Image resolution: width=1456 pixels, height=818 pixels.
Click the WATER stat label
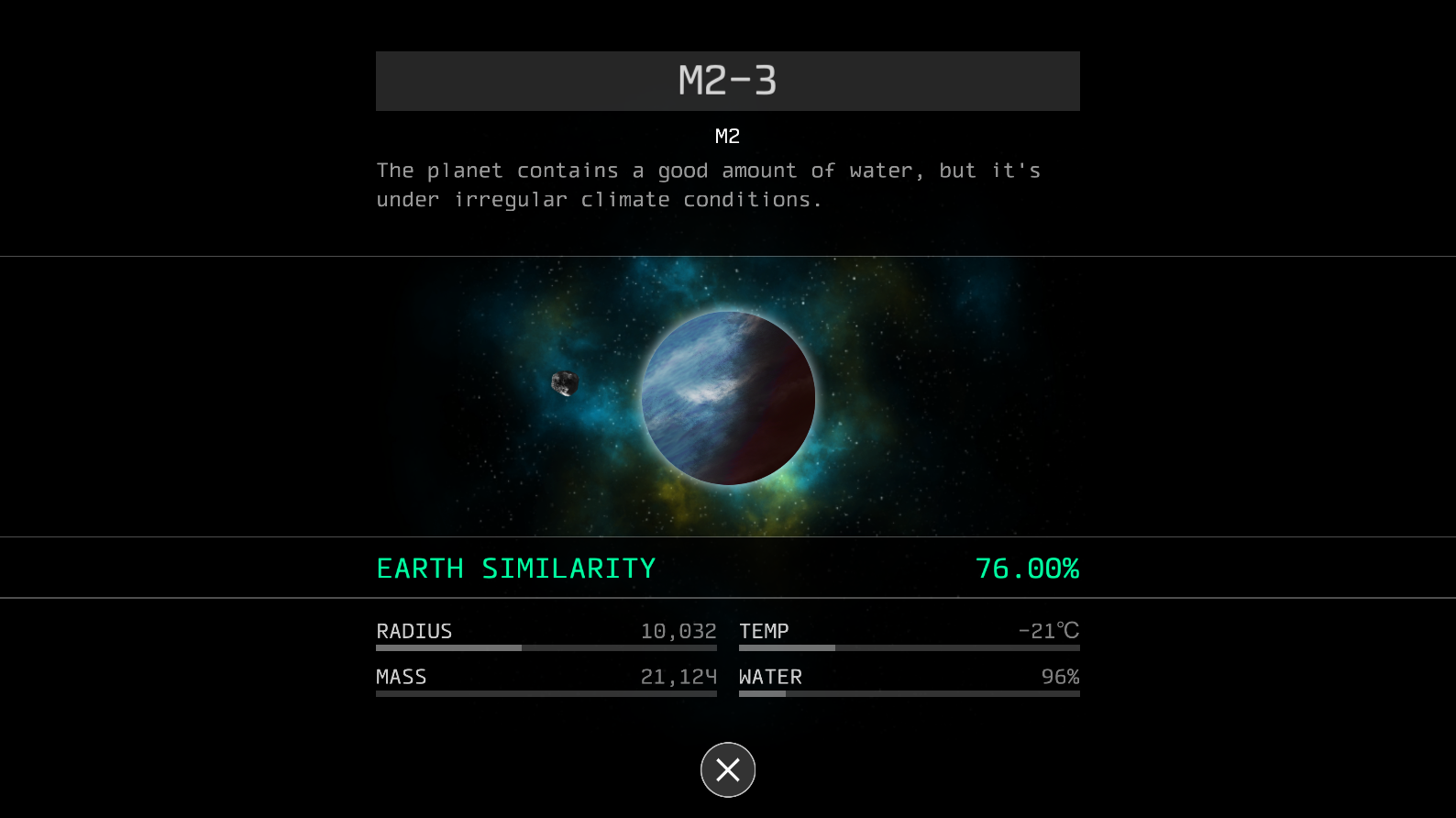pos(771,676)
